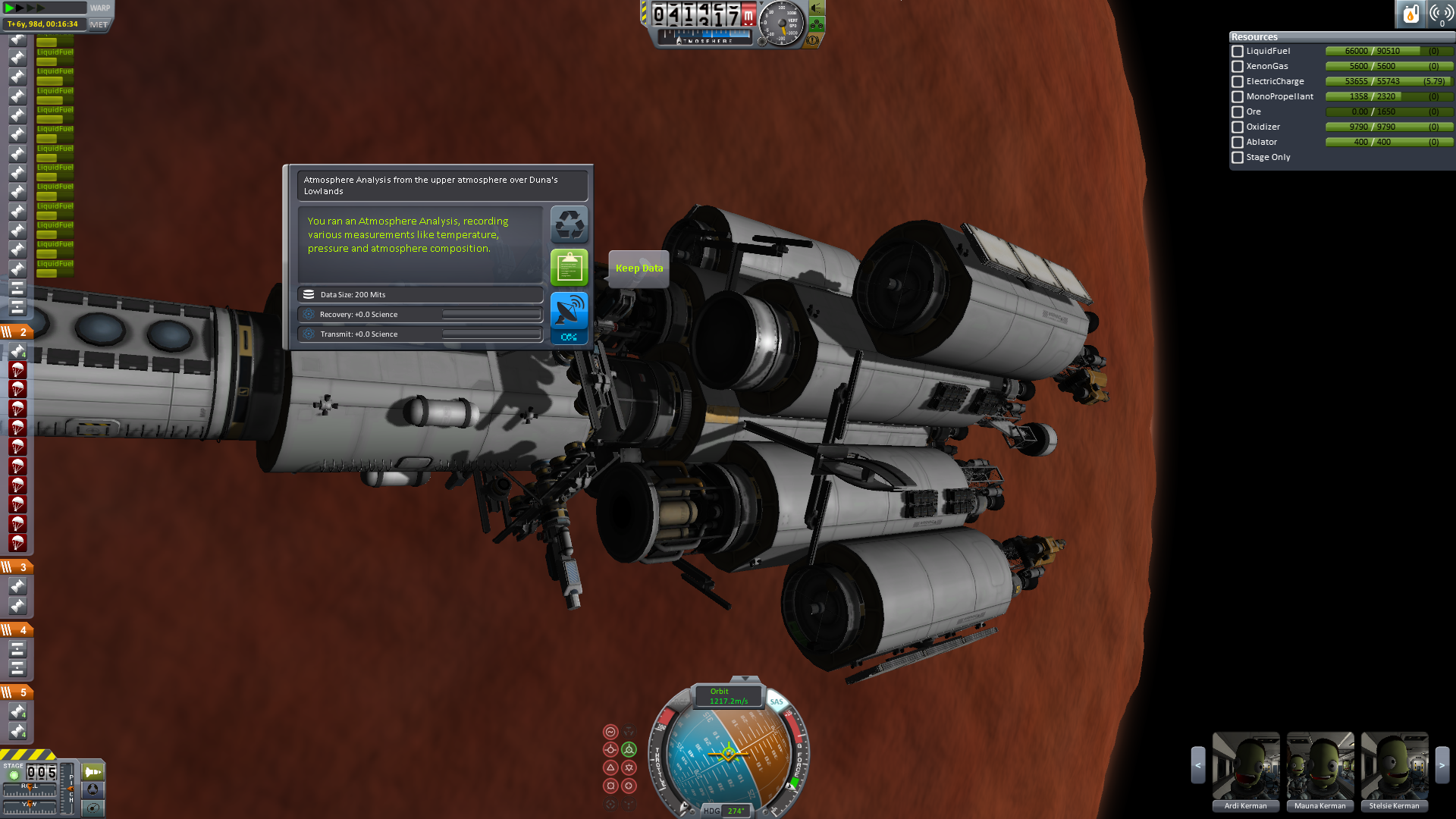
Task: Transmit the science data via the antenna button
Action: tap(569, 311)
